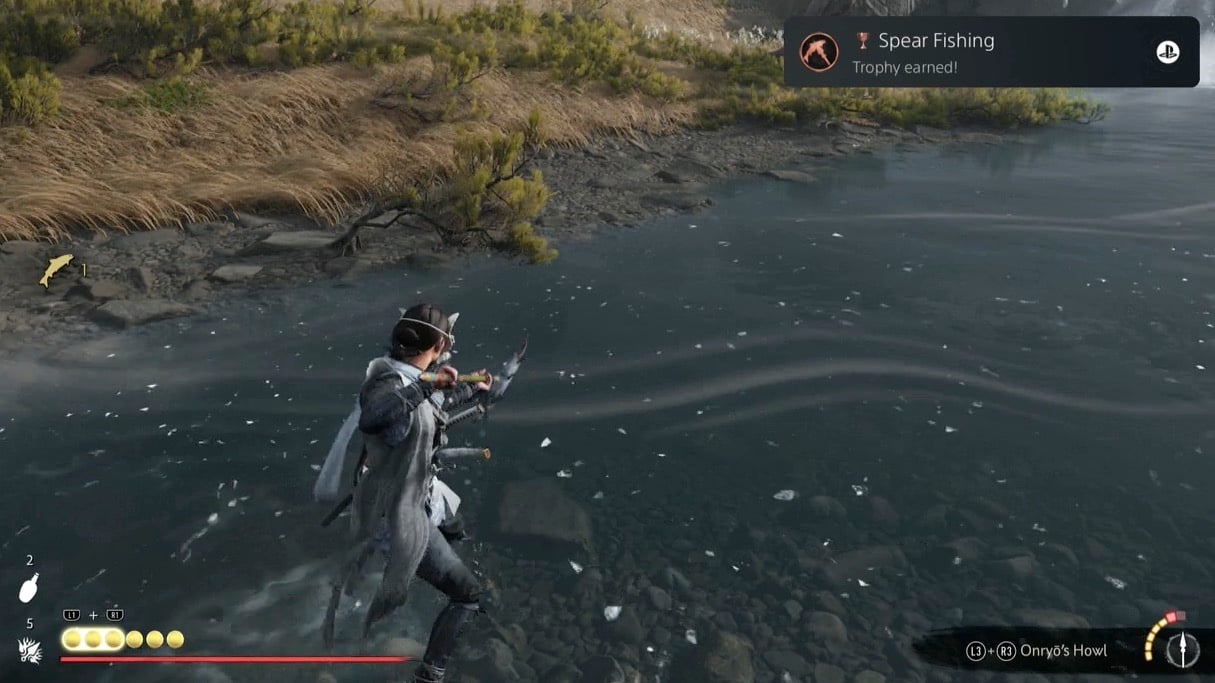Click the compass icon beside Onryō's Howl
Image resolution: width=1215 pixels, height=683 pixels.
tap(1183, 649)
